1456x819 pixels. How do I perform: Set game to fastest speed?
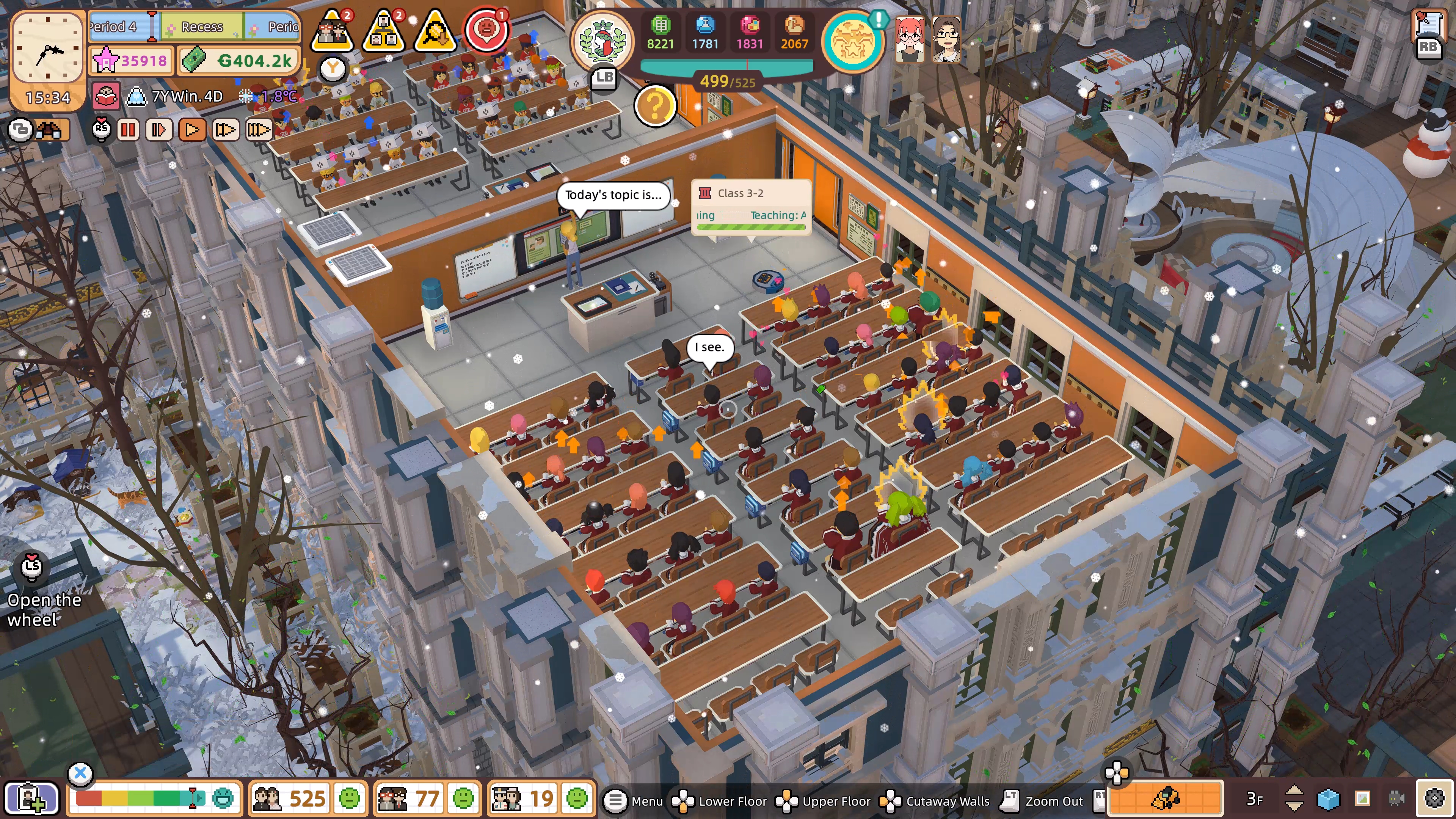point(258,130)
